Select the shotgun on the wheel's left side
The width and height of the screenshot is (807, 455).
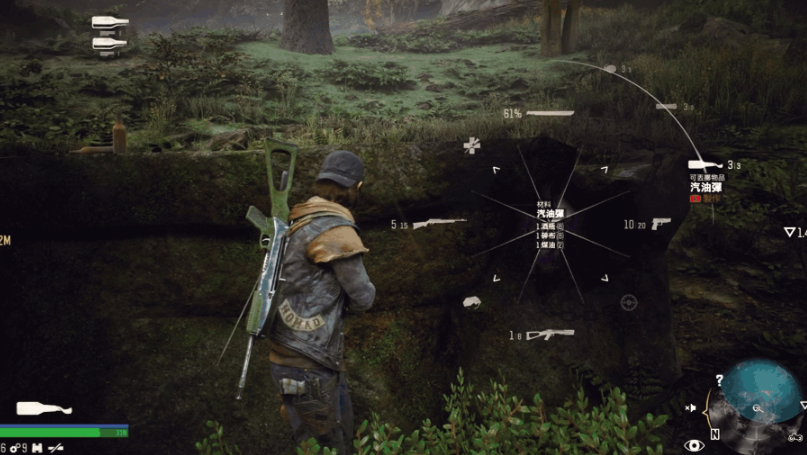tap(439, 224)
